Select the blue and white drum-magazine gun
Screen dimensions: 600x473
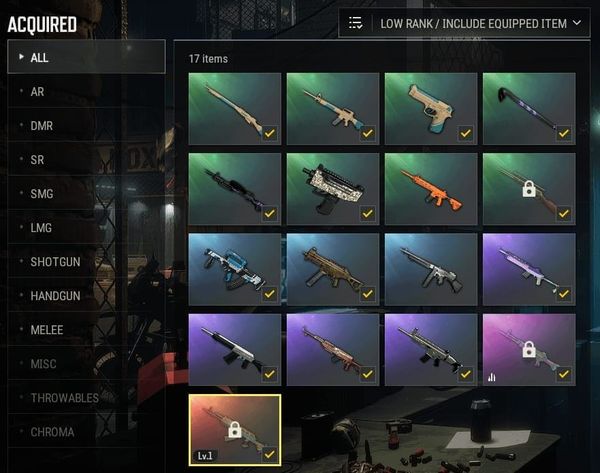click(235, 269)
